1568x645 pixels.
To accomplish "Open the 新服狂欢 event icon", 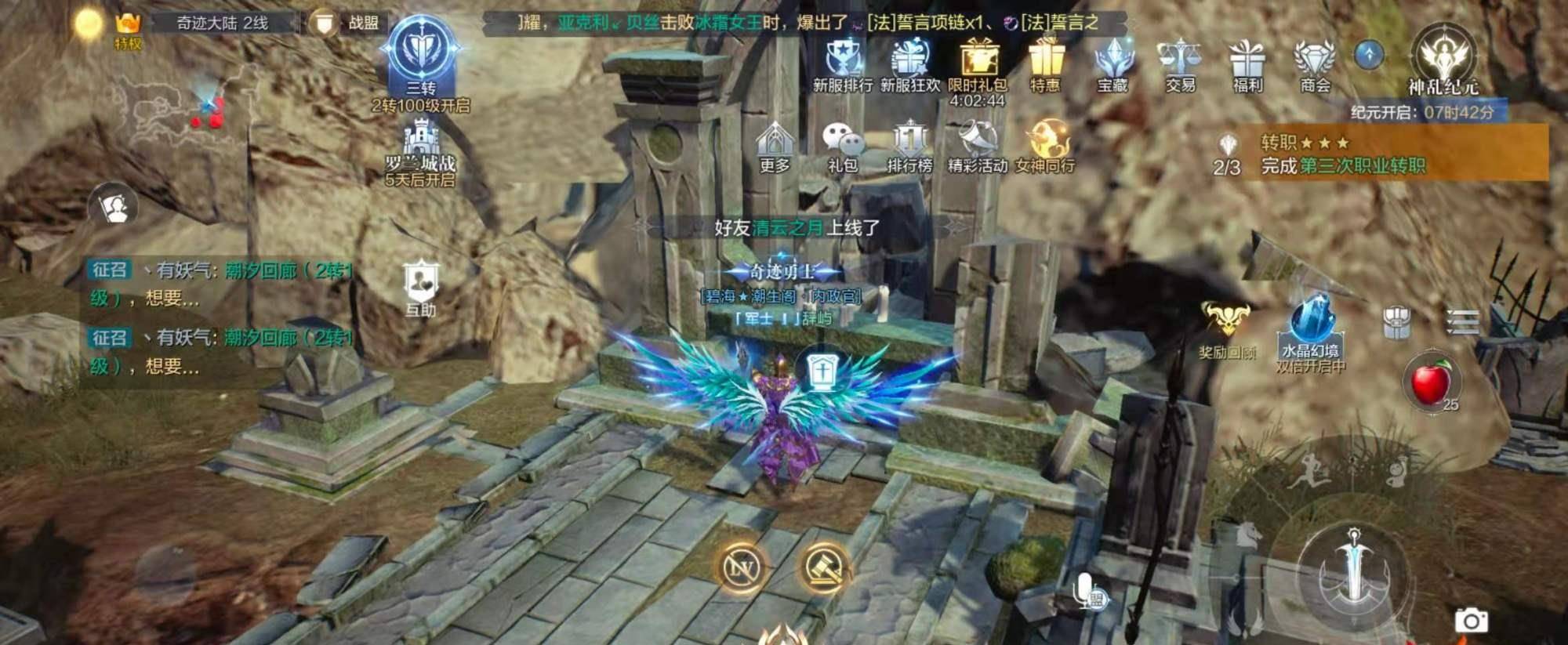I will coord(909,61).
